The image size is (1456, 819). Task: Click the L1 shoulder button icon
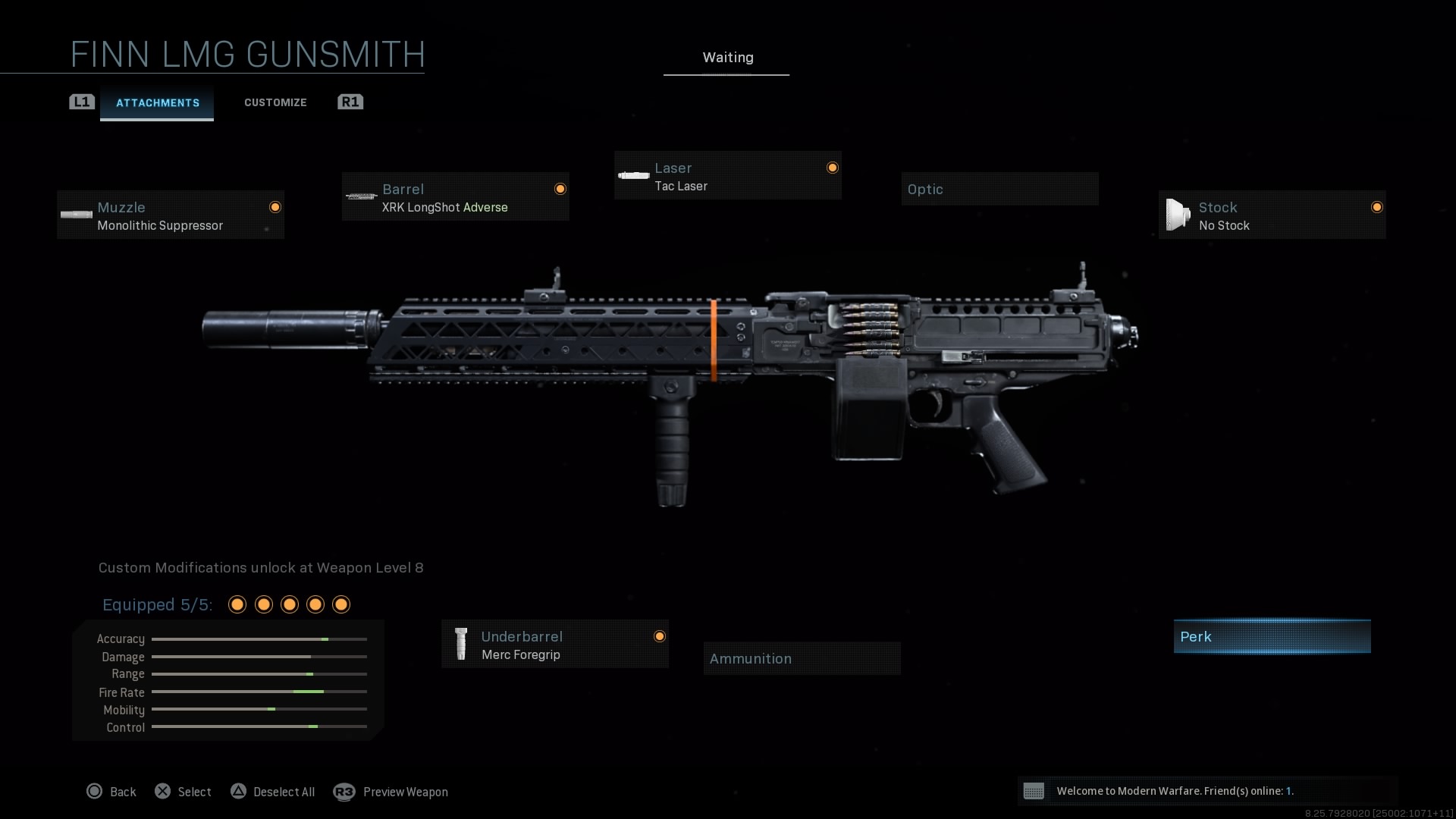click(x=81, y=102)
